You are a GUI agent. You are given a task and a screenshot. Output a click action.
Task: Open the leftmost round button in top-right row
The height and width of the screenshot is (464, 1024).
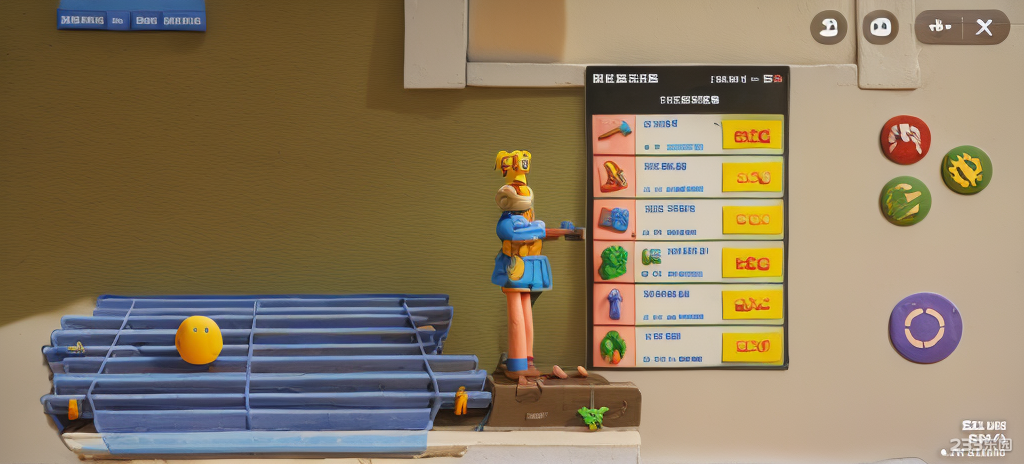[x=828, y=27]
